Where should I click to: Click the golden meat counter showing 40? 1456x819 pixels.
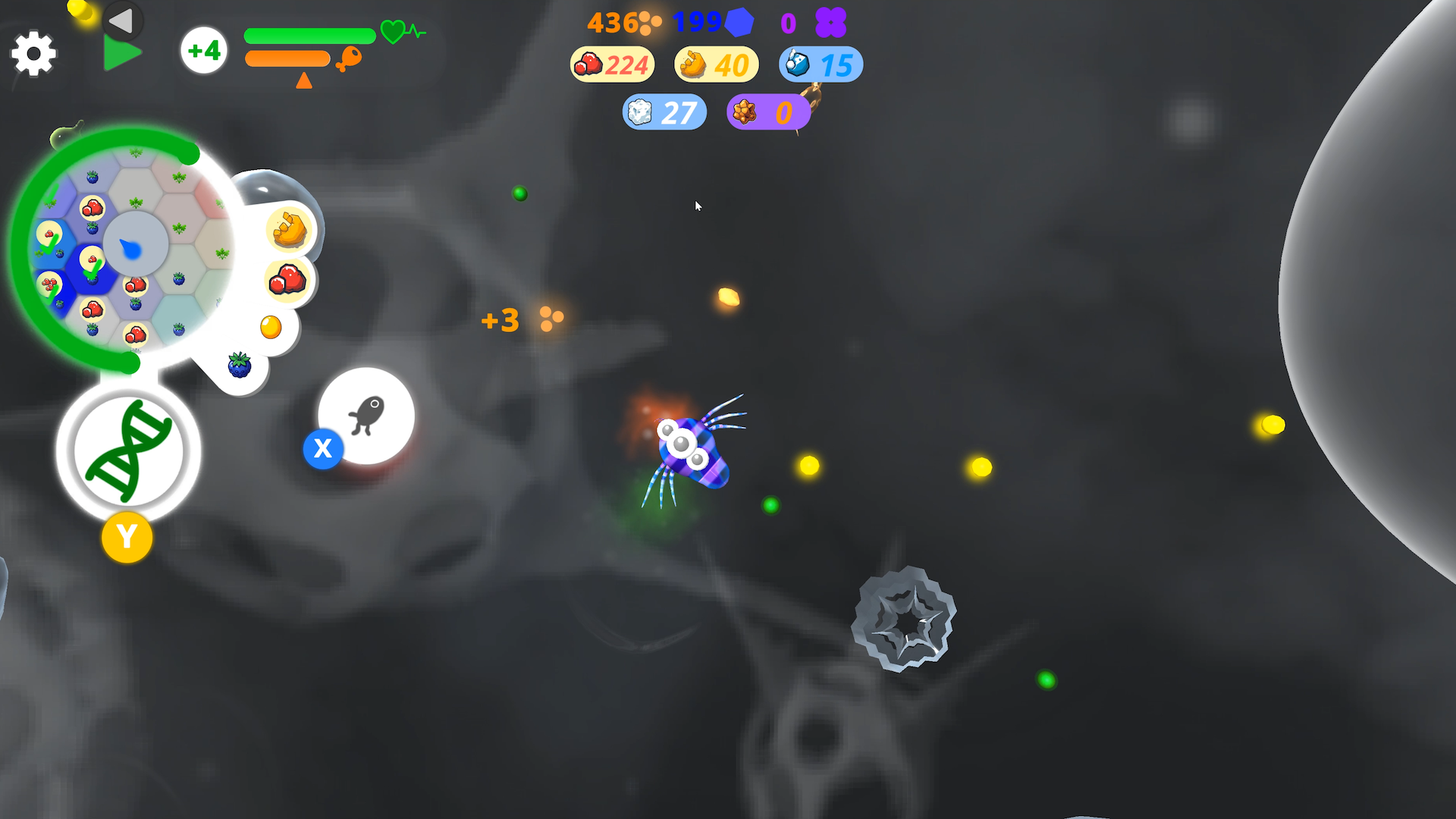click(x=714, y=64)
